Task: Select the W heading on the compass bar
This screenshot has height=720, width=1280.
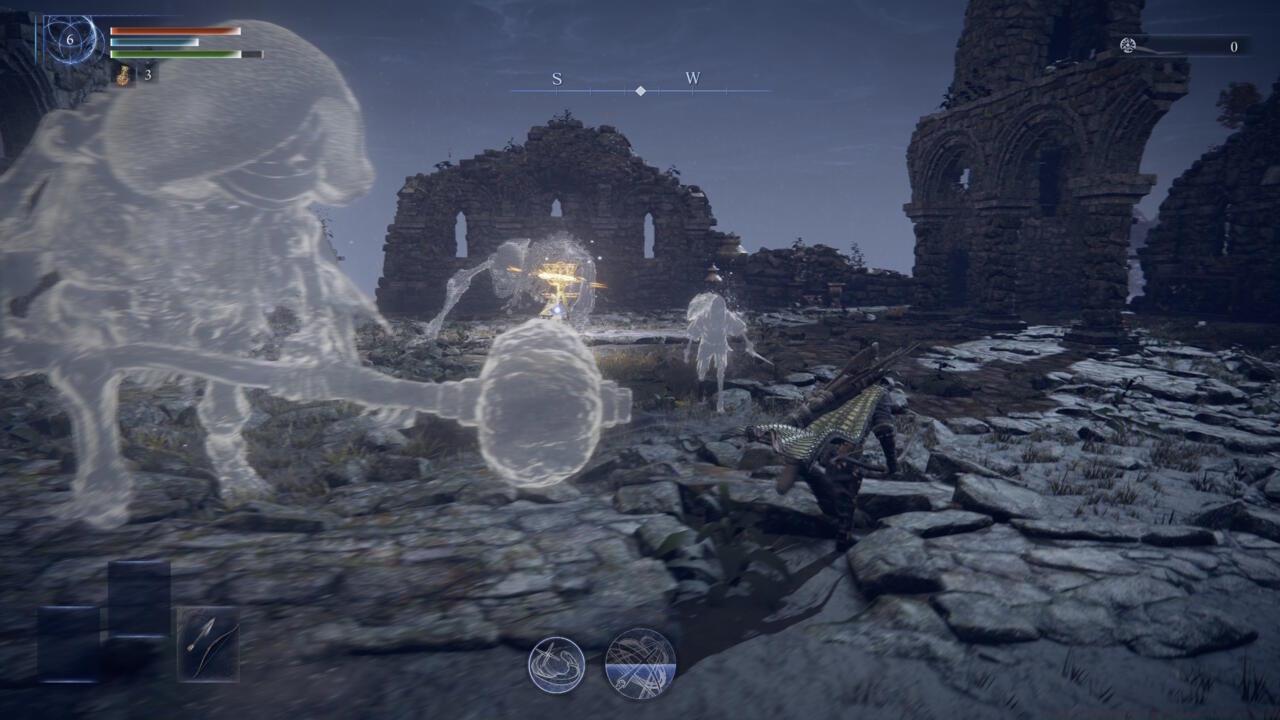Action: click(x=695, y=77)
